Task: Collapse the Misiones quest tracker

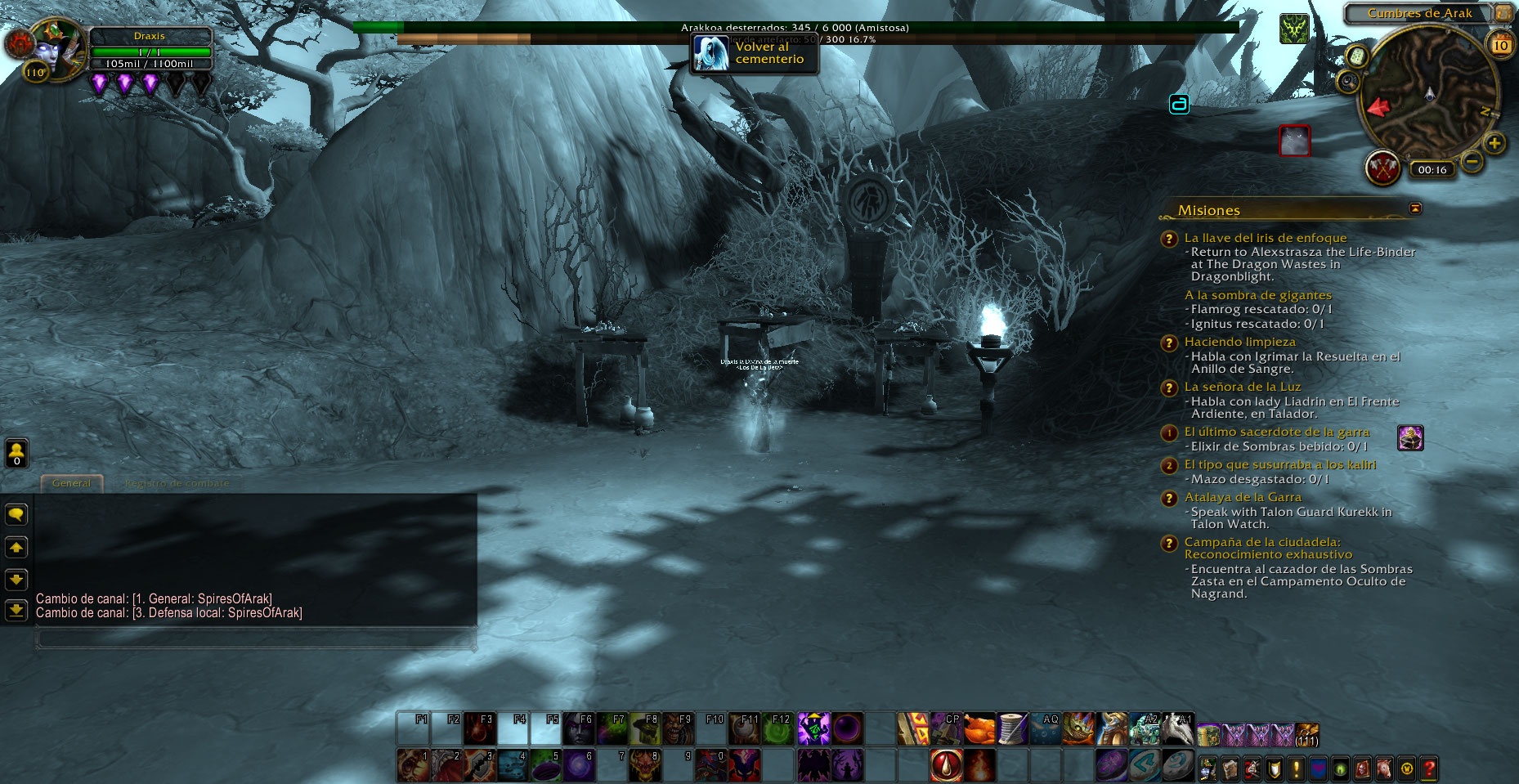Action: (x=1415, y=208)
